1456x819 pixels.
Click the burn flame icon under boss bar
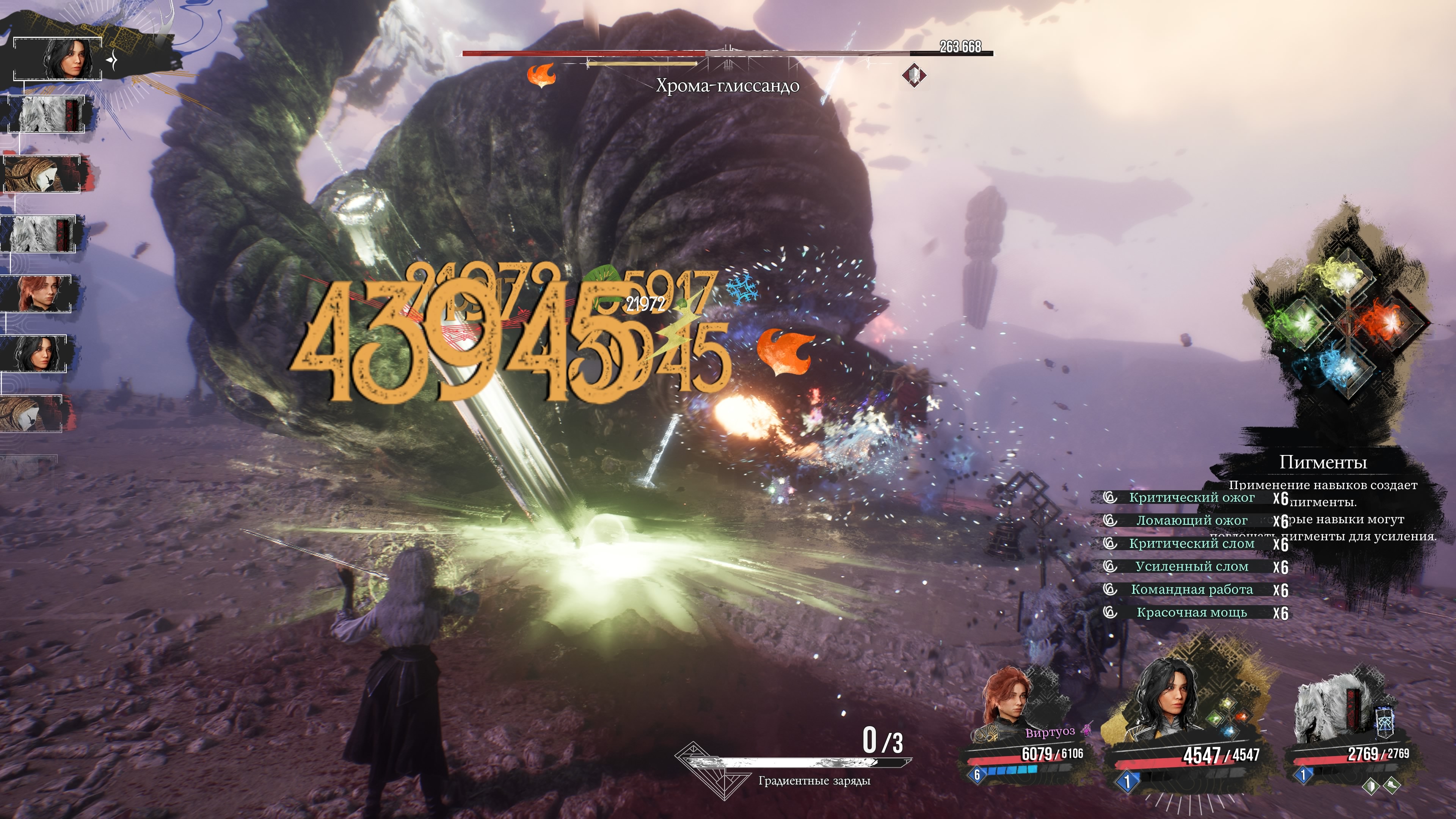[x=541, y=76]
